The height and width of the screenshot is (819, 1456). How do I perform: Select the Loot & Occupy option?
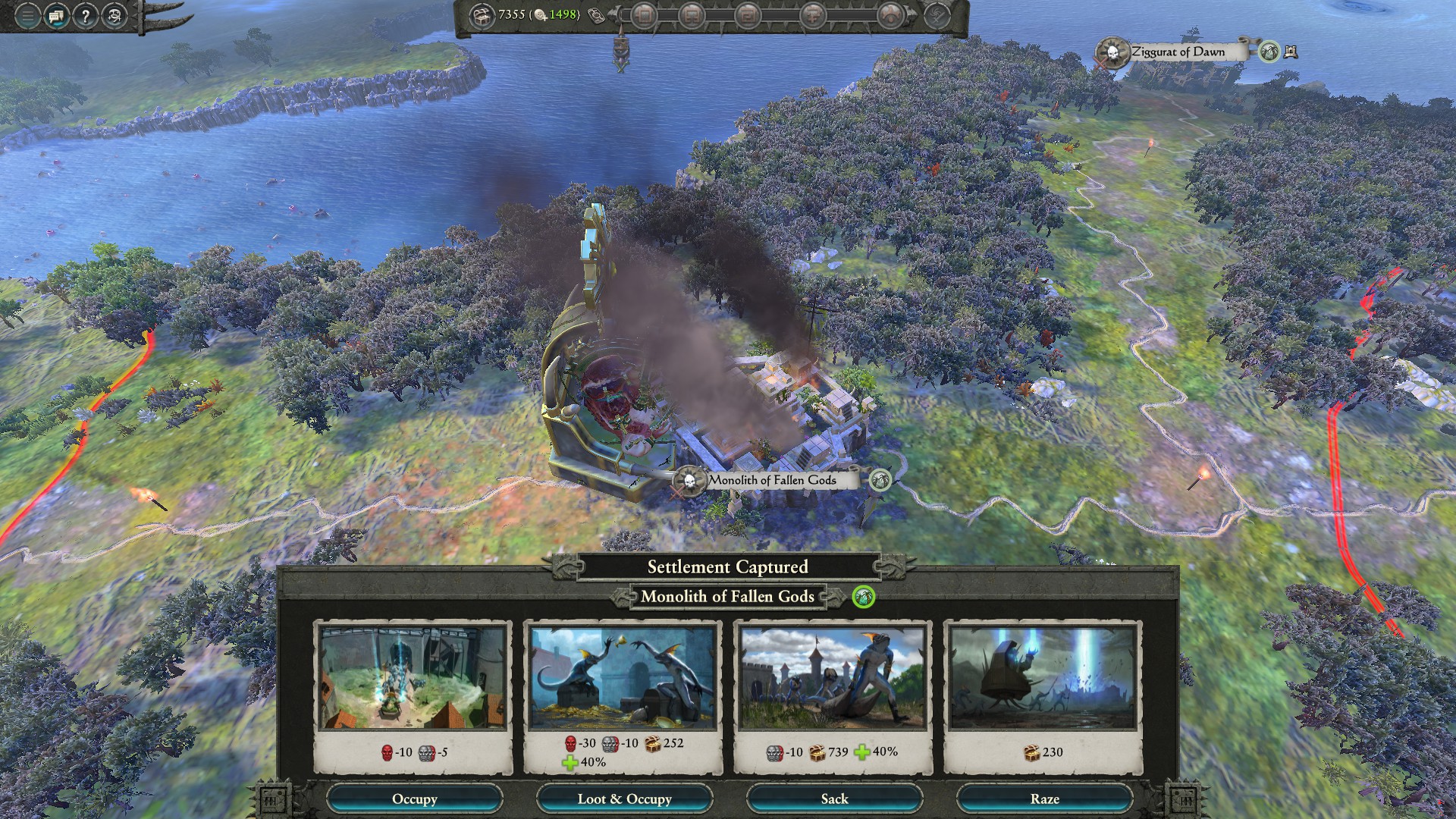pyautogui.click(x=624, y=799)
